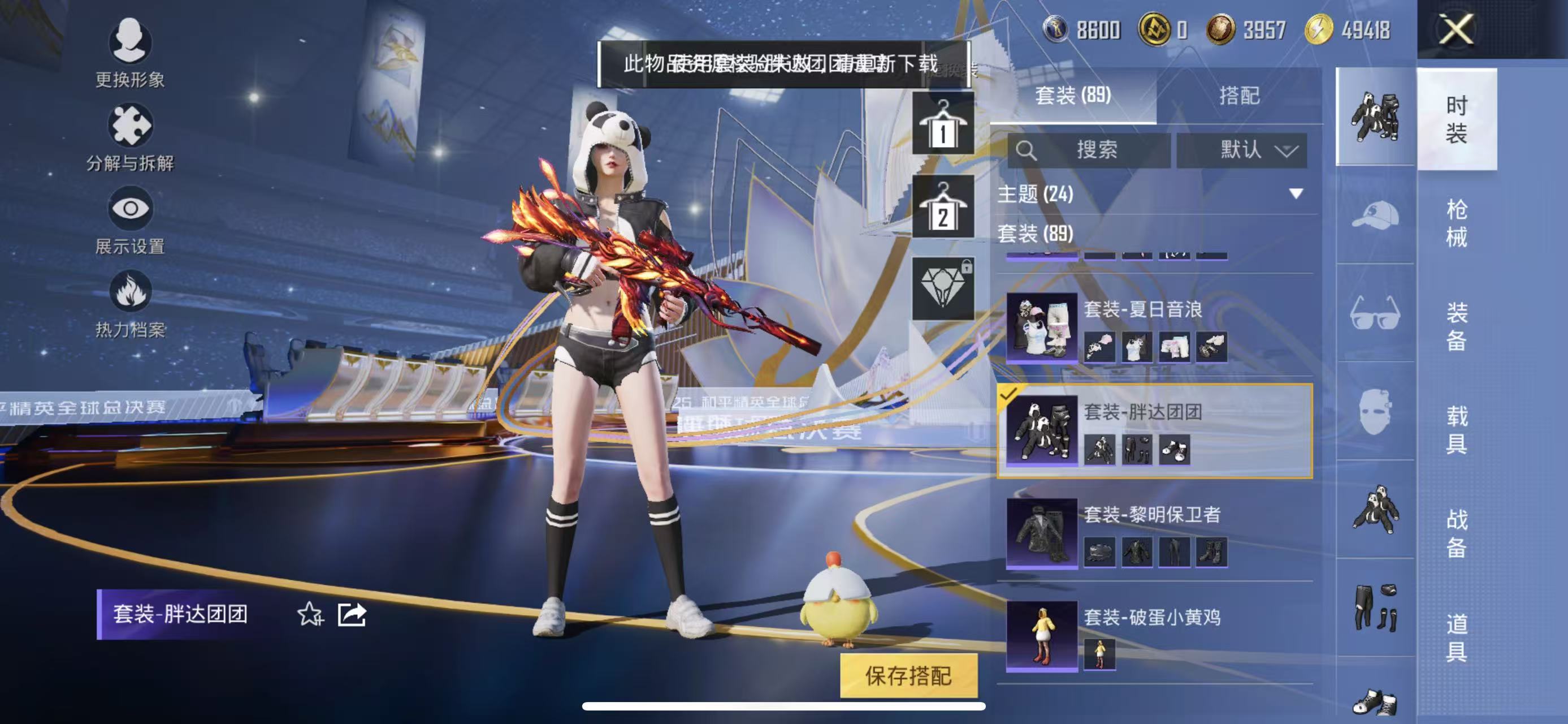1568x724 pixels.
Task: Save the outfit with 保存搭配
Action: [x=908, y=675]
